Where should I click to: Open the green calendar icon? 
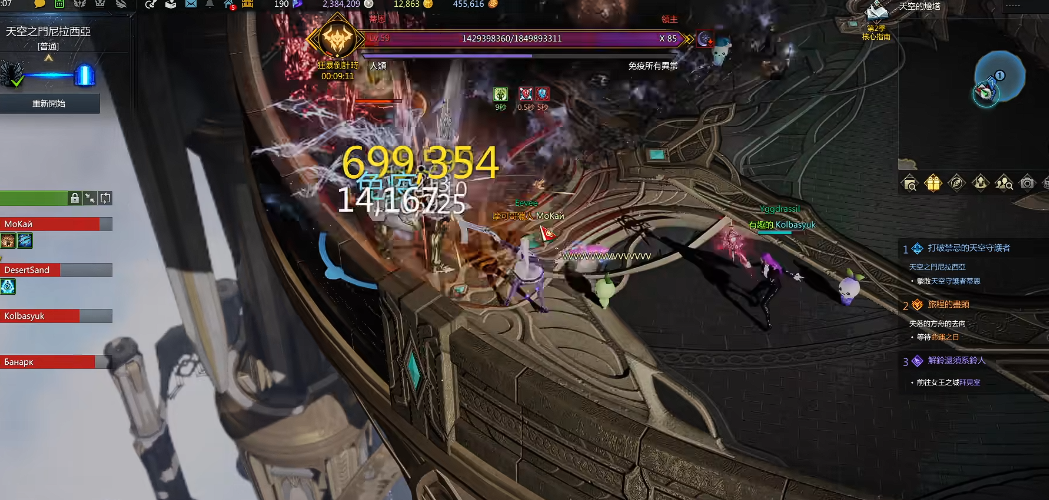(x=61, y=5)
